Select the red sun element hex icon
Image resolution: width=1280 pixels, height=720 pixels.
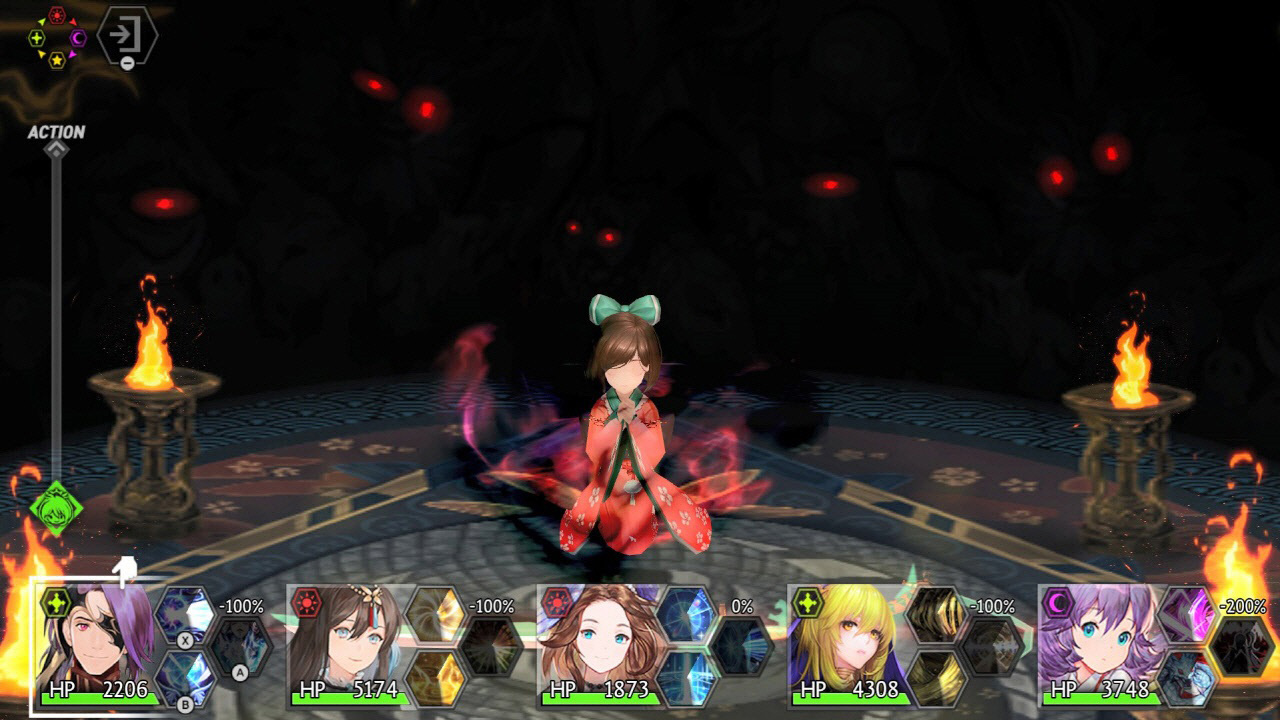[x=57, y=14]
